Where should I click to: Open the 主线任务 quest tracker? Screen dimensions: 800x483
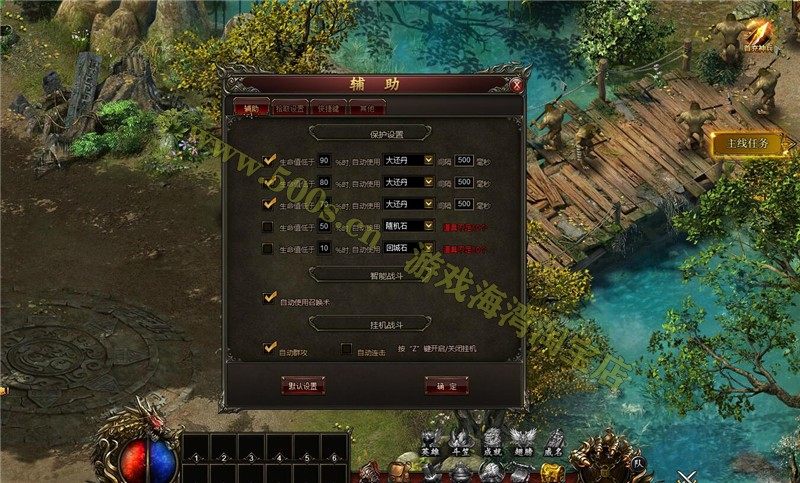pos(747,143)
